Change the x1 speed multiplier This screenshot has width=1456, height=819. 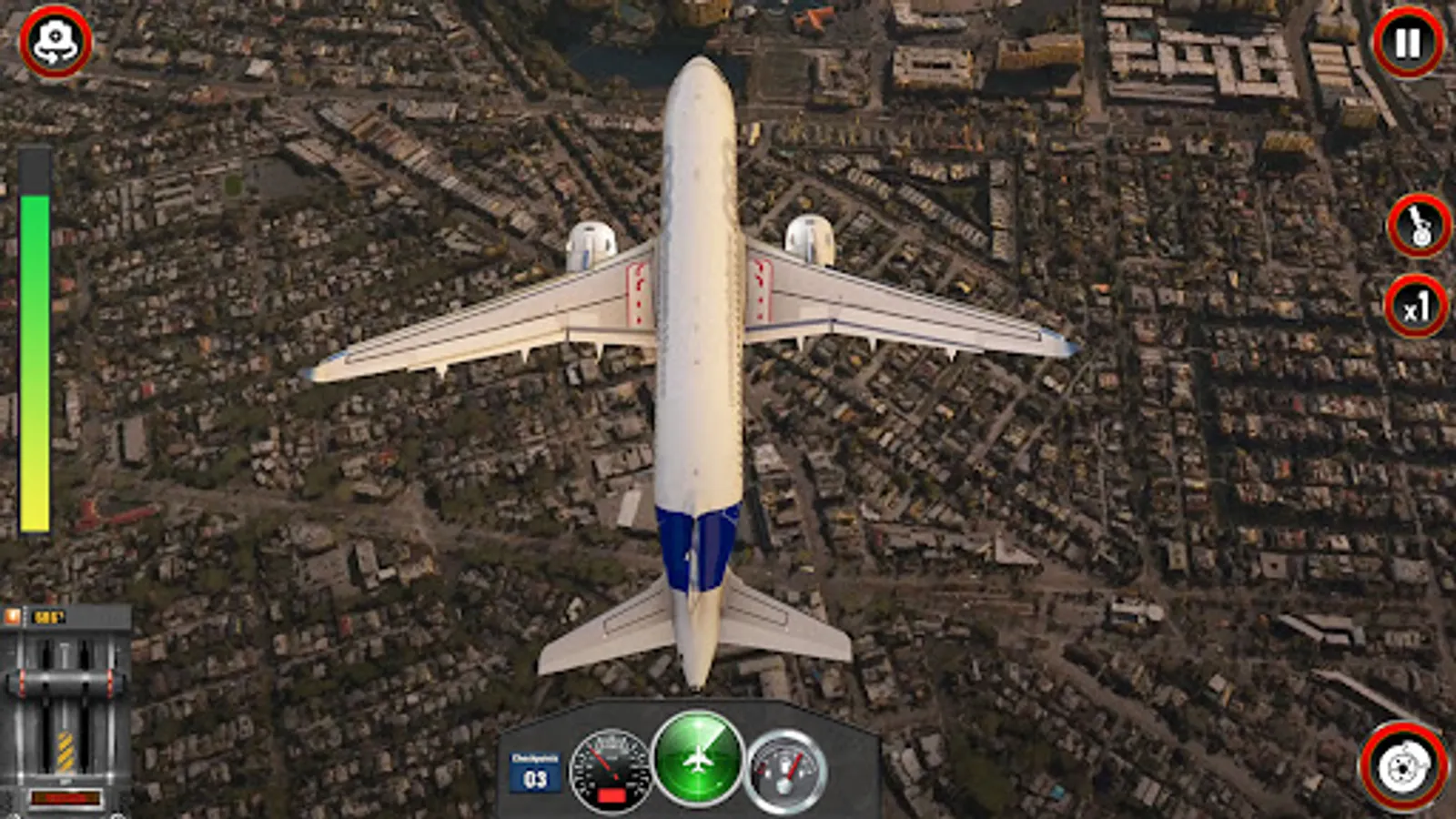point(1416,308)
